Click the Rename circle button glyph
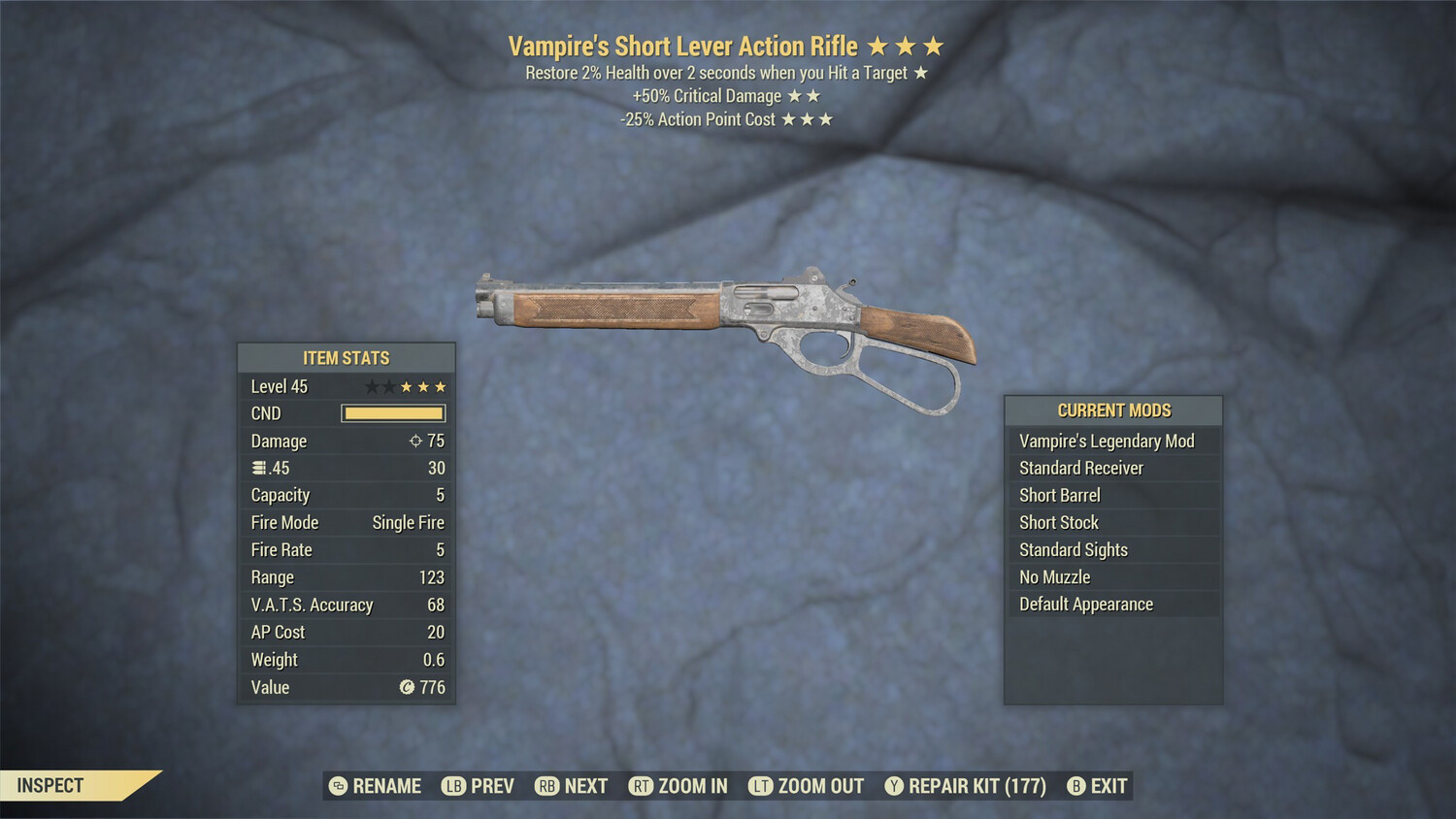The width and height of the screenshot is (1456, 819). pos(337,786)
